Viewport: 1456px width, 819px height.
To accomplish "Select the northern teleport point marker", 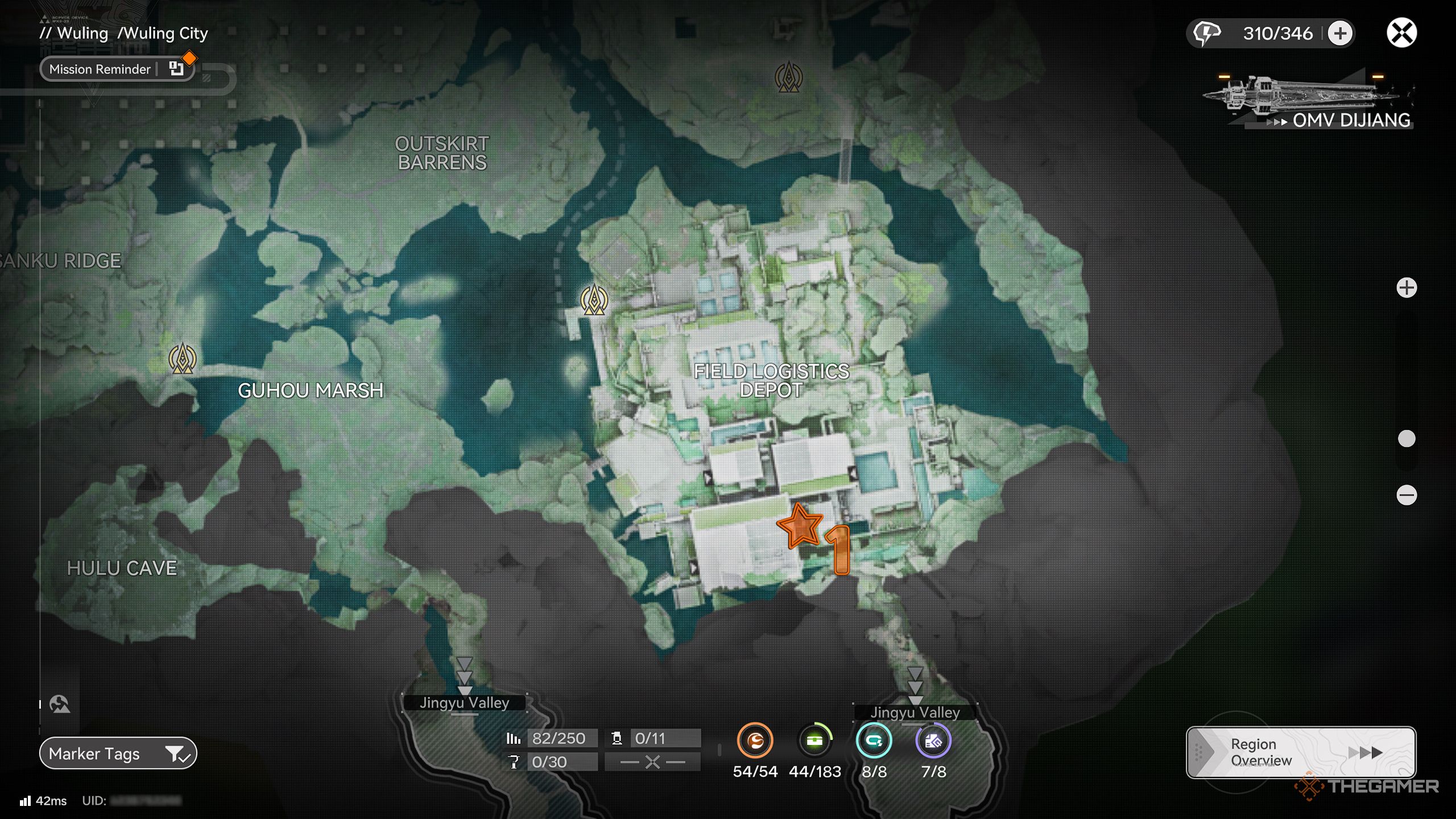I will click(789, 77).
